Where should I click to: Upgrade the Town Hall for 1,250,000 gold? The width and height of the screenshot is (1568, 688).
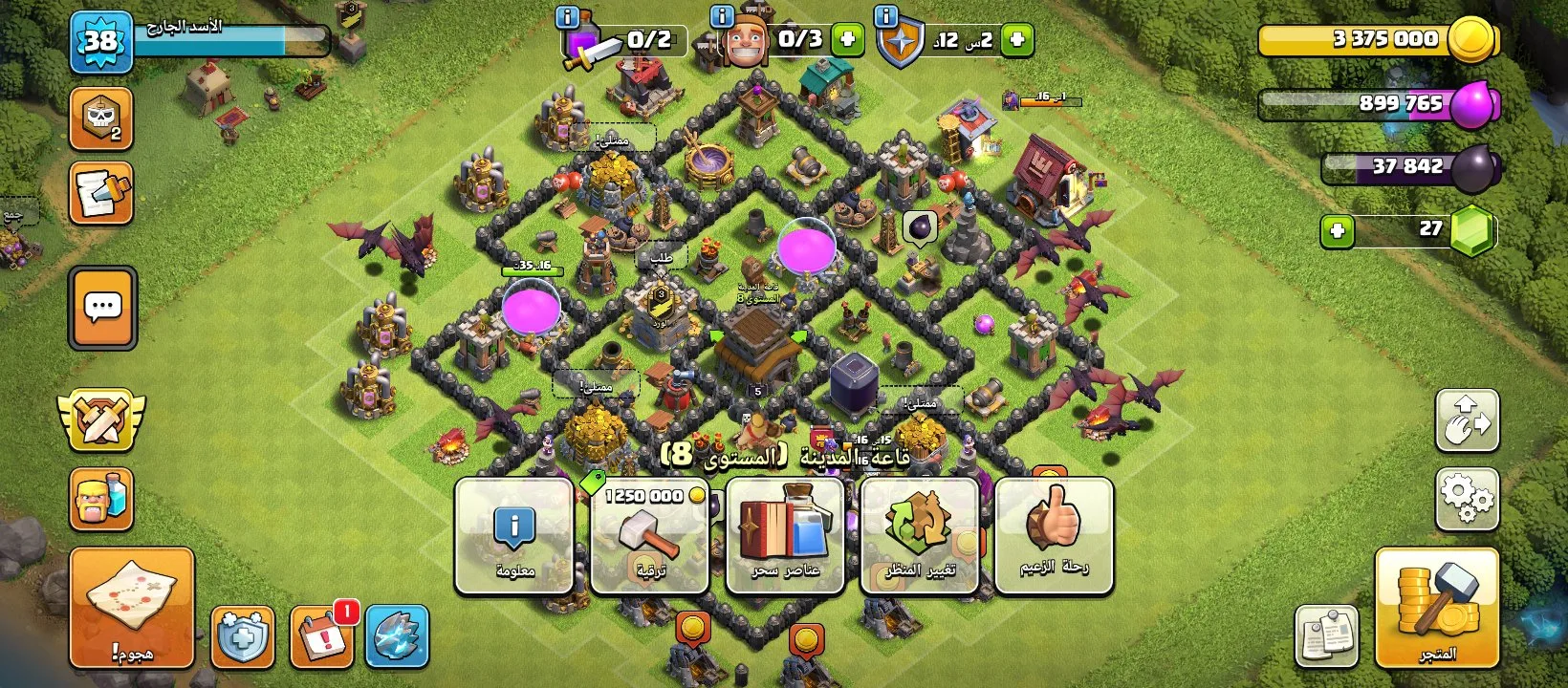coord(650,536)
